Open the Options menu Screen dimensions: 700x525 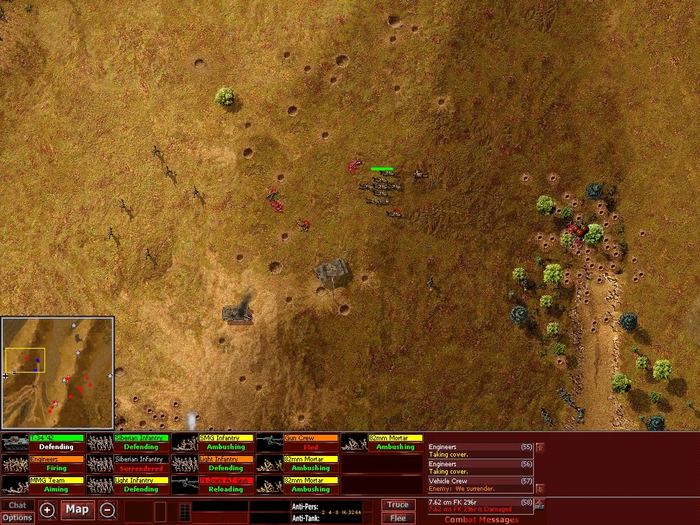pyautogui.click(x=17, y=517)
